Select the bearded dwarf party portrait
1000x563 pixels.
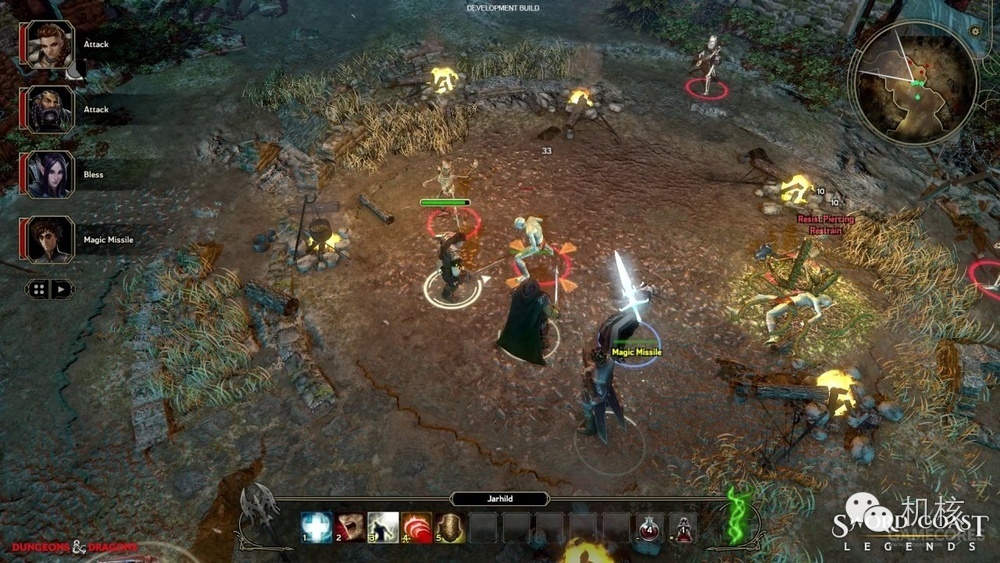coord(49,110)
